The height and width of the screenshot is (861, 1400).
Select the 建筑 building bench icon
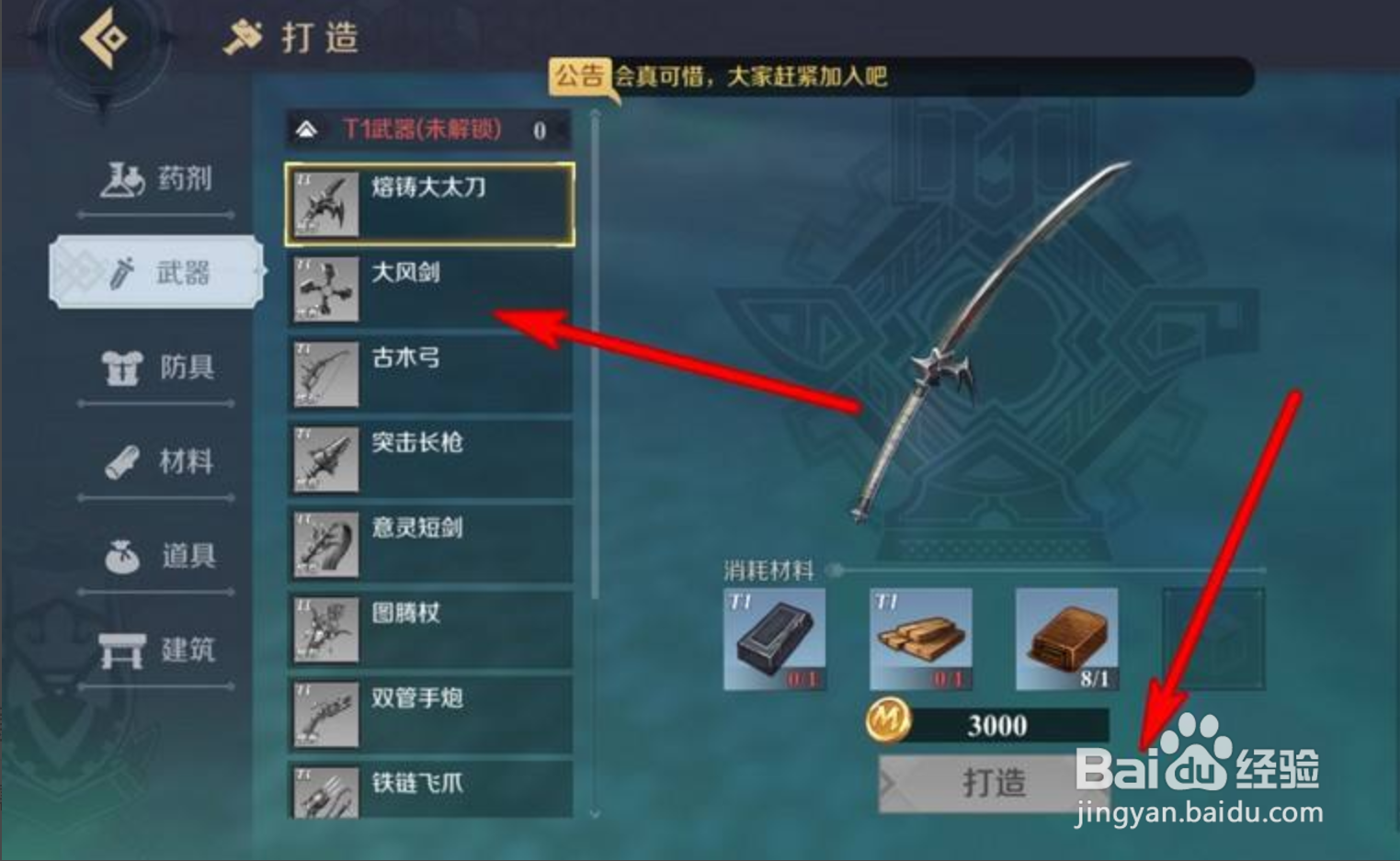120,650
